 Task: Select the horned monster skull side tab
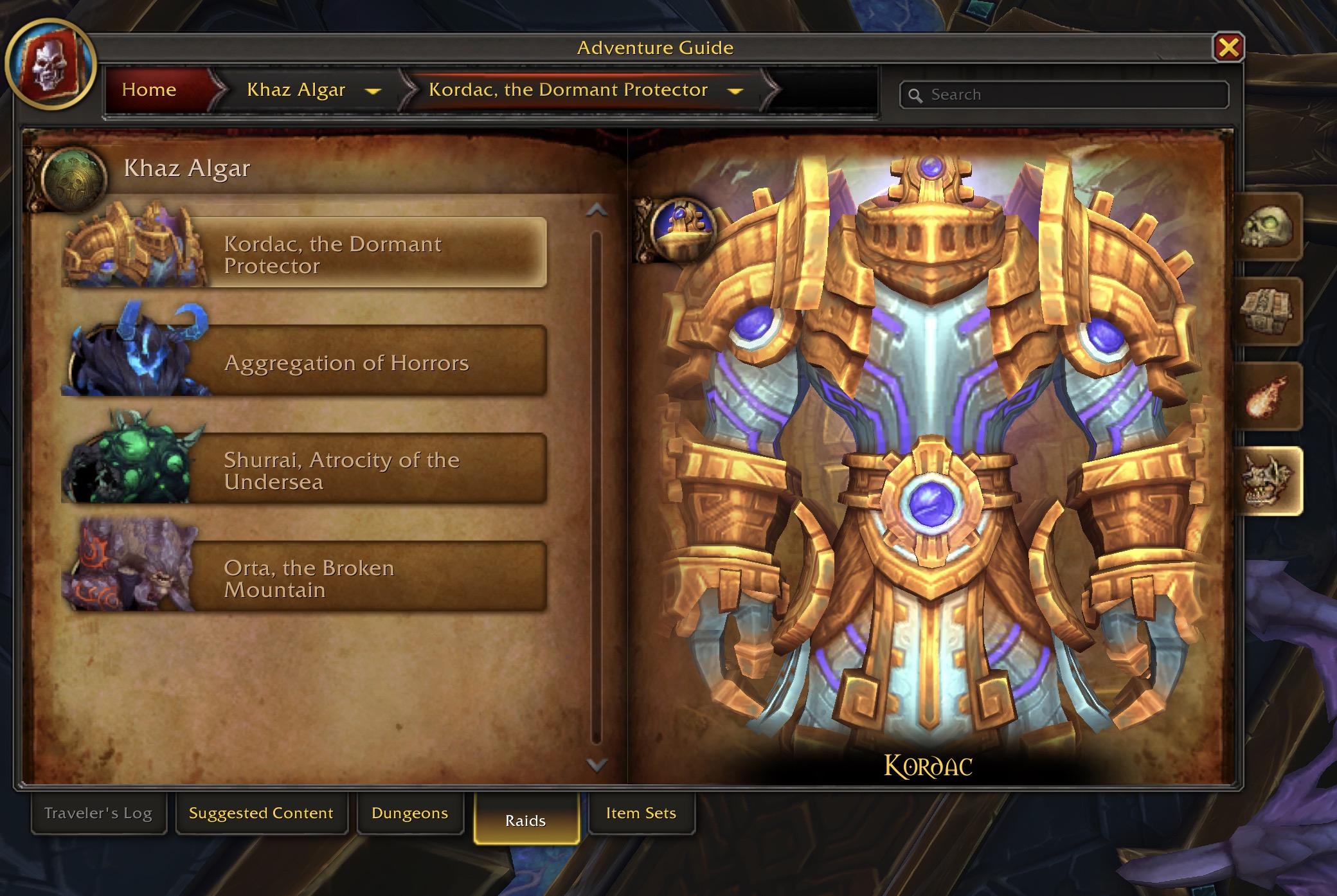point(1267,481)
